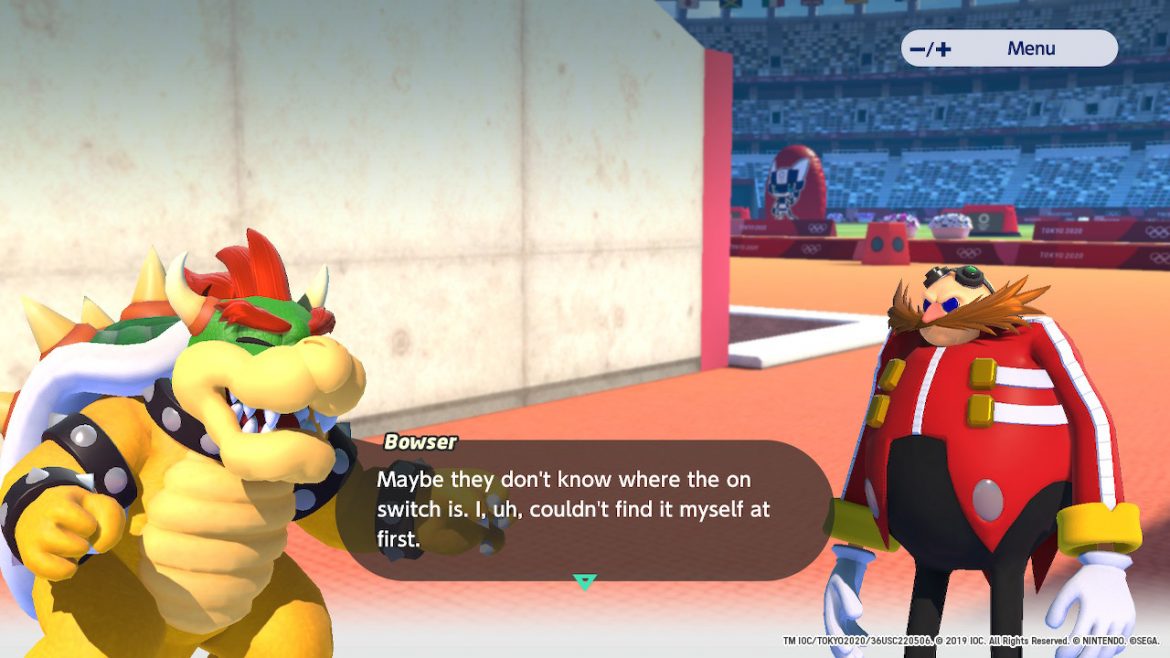Advance dialogue with the green arrow
This screenshot has height=658, width=1170.
point(584,581)
